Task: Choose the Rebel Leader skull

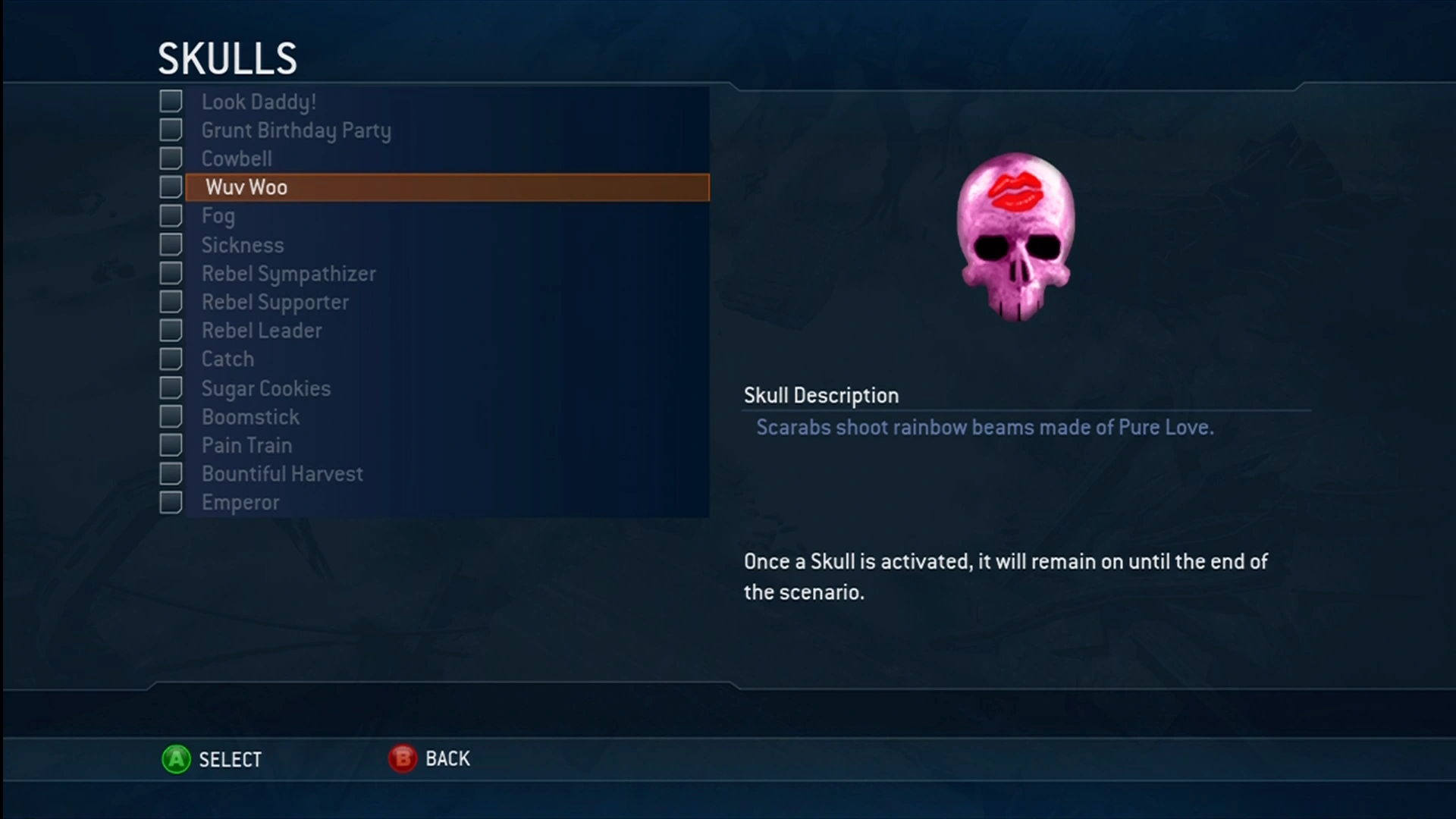Action: (262, 331)
